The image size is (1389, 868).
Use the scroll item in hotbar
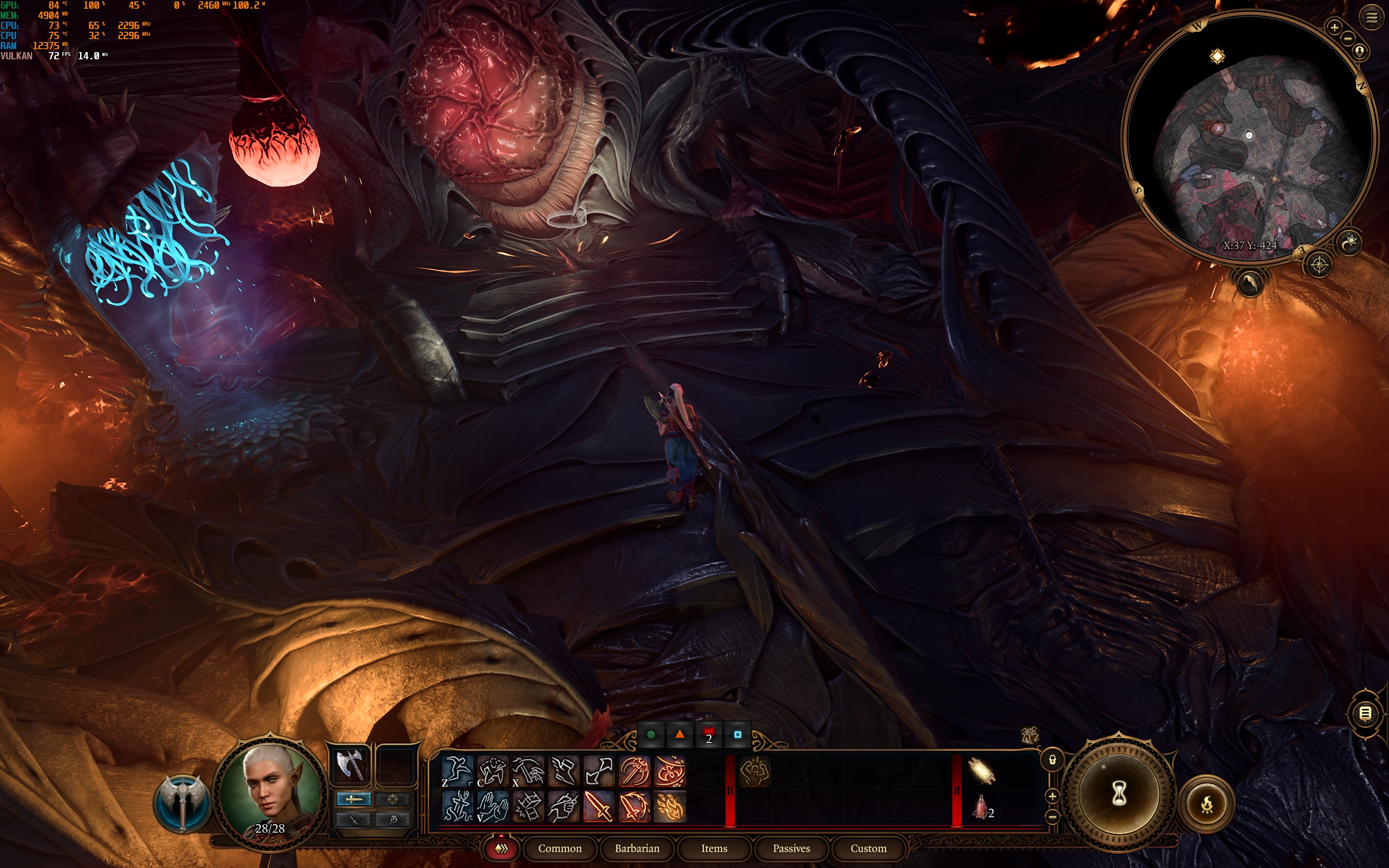pyautogui.click(x=981, y=771)
